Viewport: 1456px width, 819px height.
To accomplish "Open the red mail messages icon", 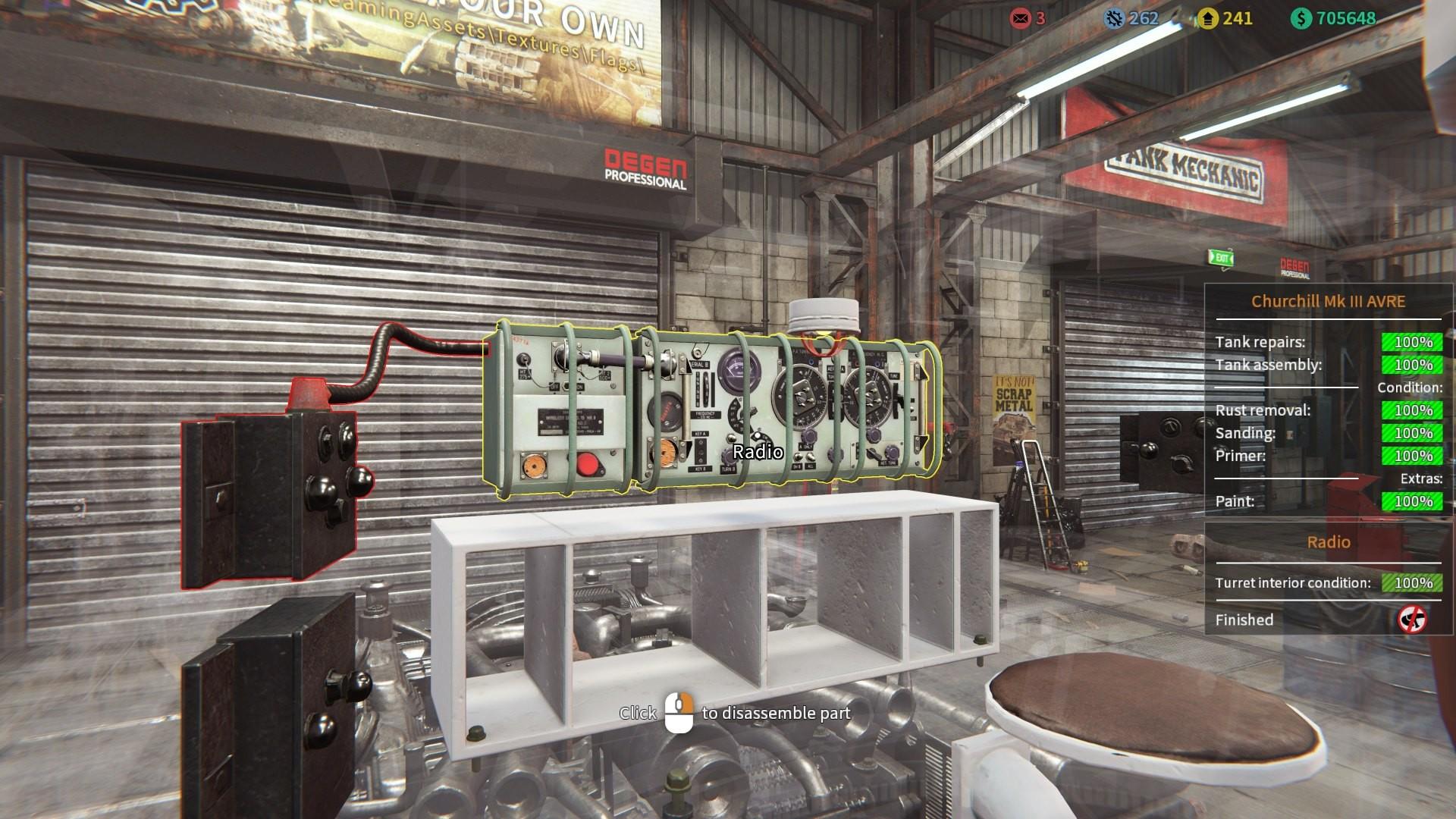I will (1020, 18).
